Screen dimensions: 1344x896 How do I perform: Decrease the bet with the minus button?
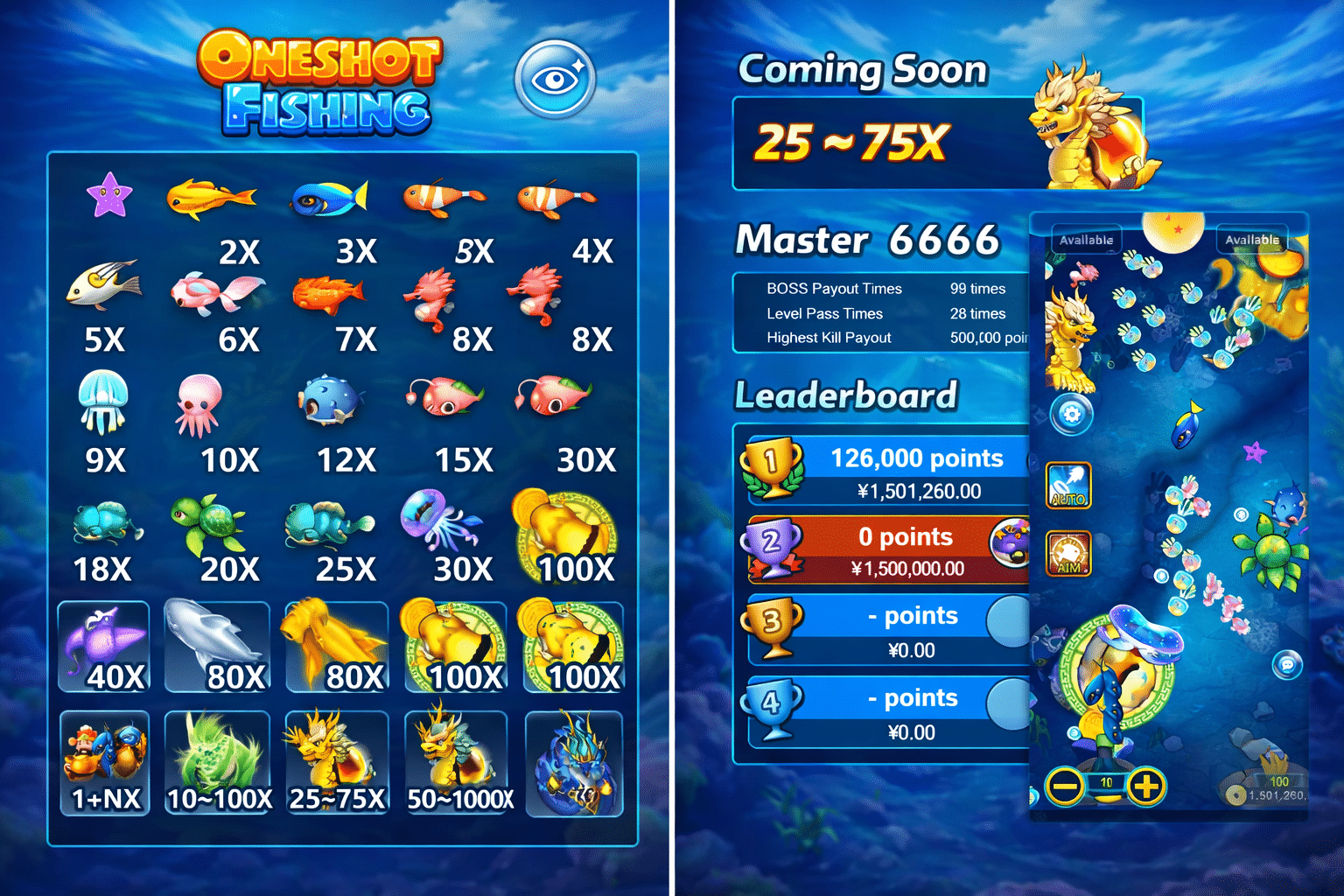tap(1063, 787)
